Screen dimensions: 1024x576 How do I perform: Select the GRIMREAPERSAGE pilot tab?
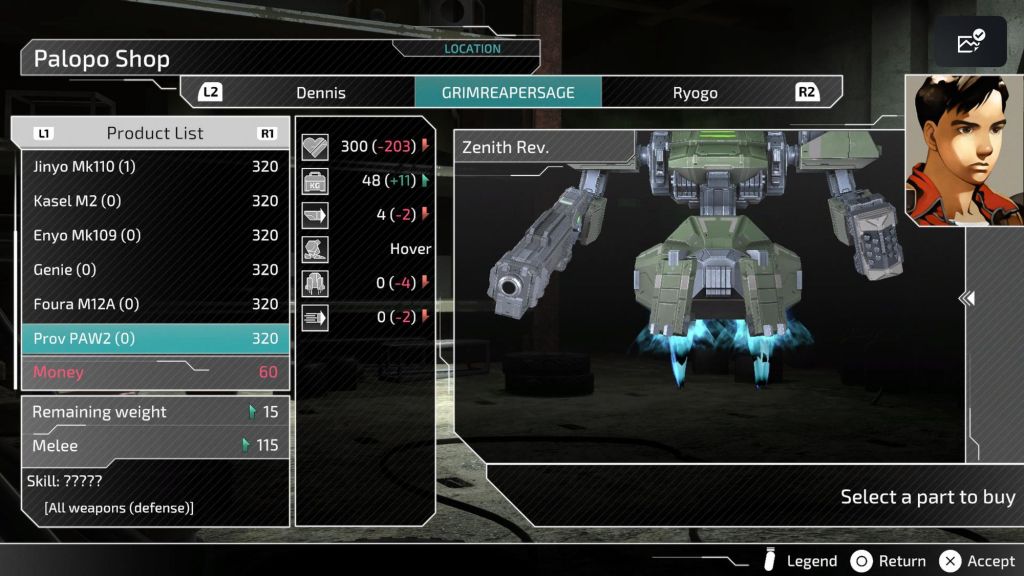tap(508, 93)
